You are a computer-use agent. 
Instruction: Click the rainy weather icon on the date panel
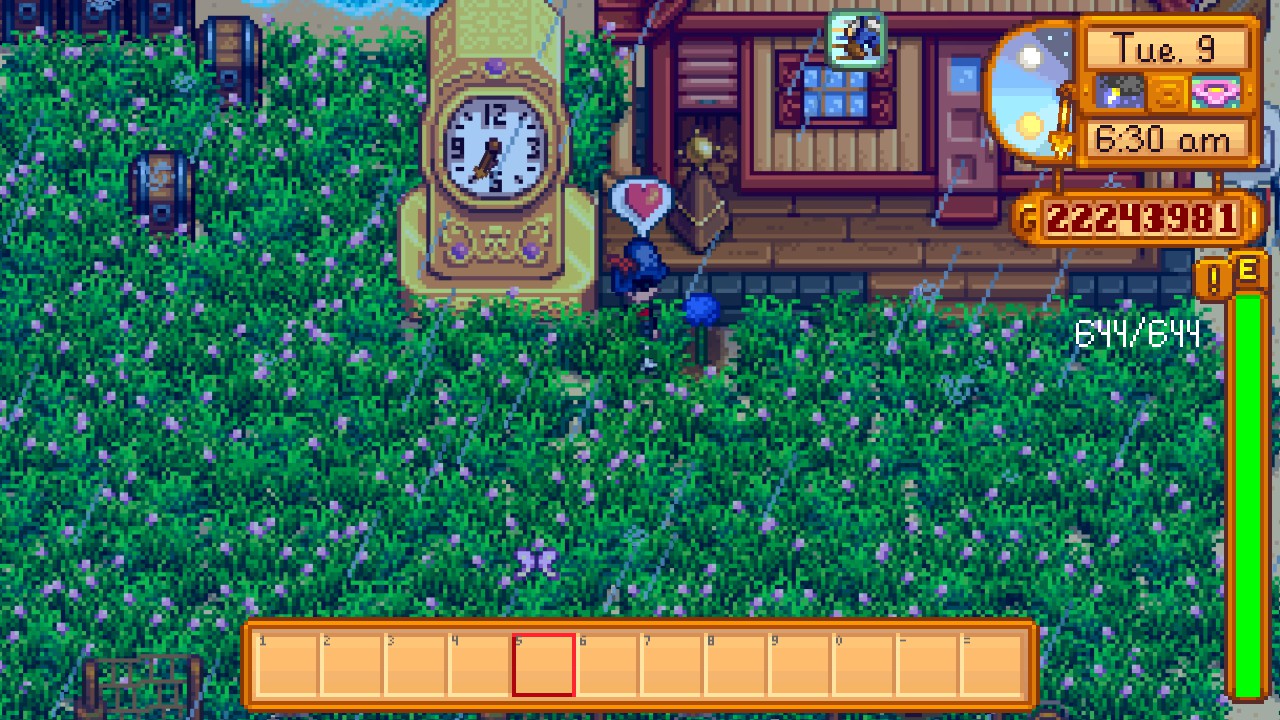1120,92
